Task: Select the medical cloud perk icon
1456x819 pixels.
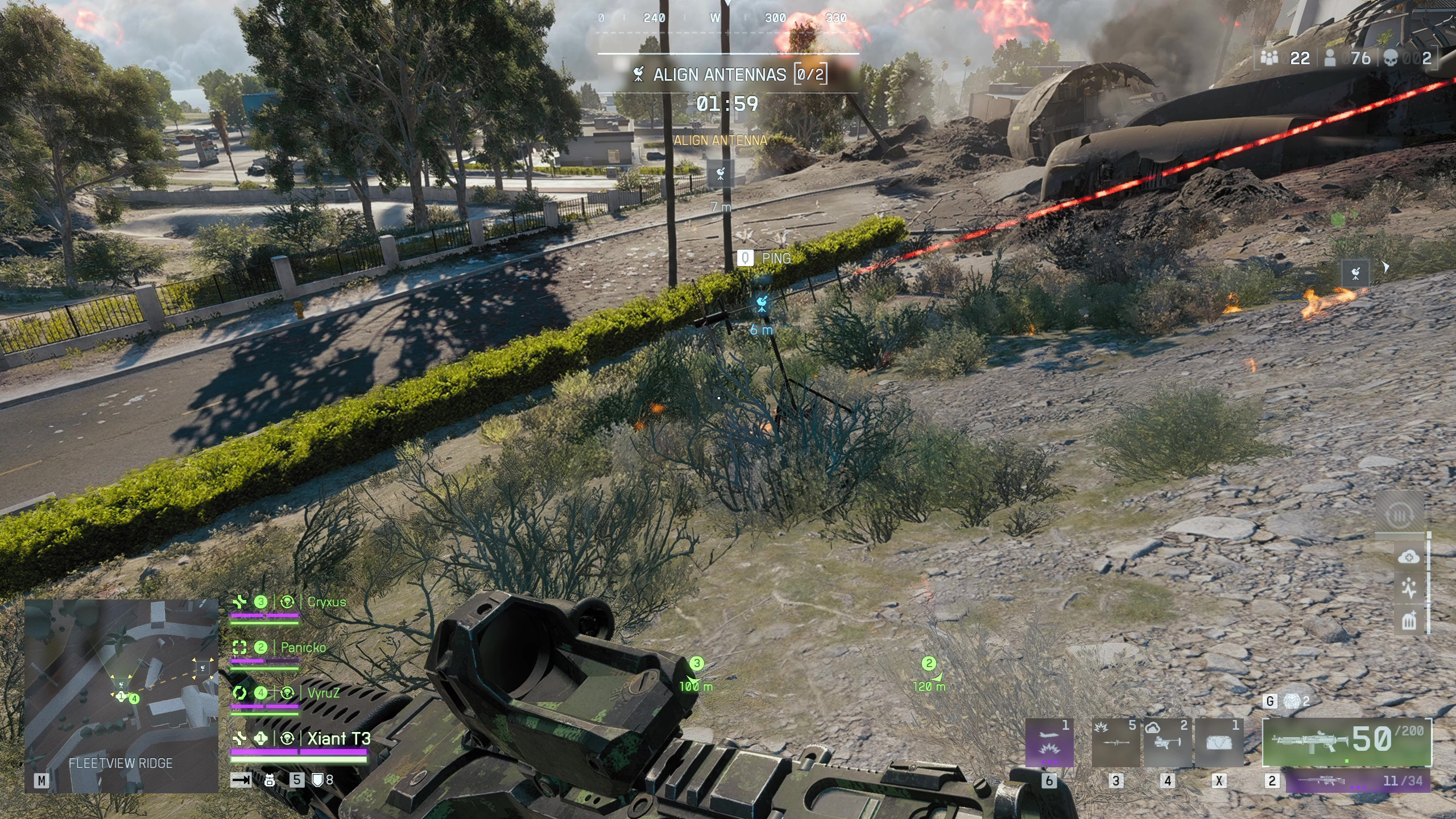Action: [x=1409, y=557]
